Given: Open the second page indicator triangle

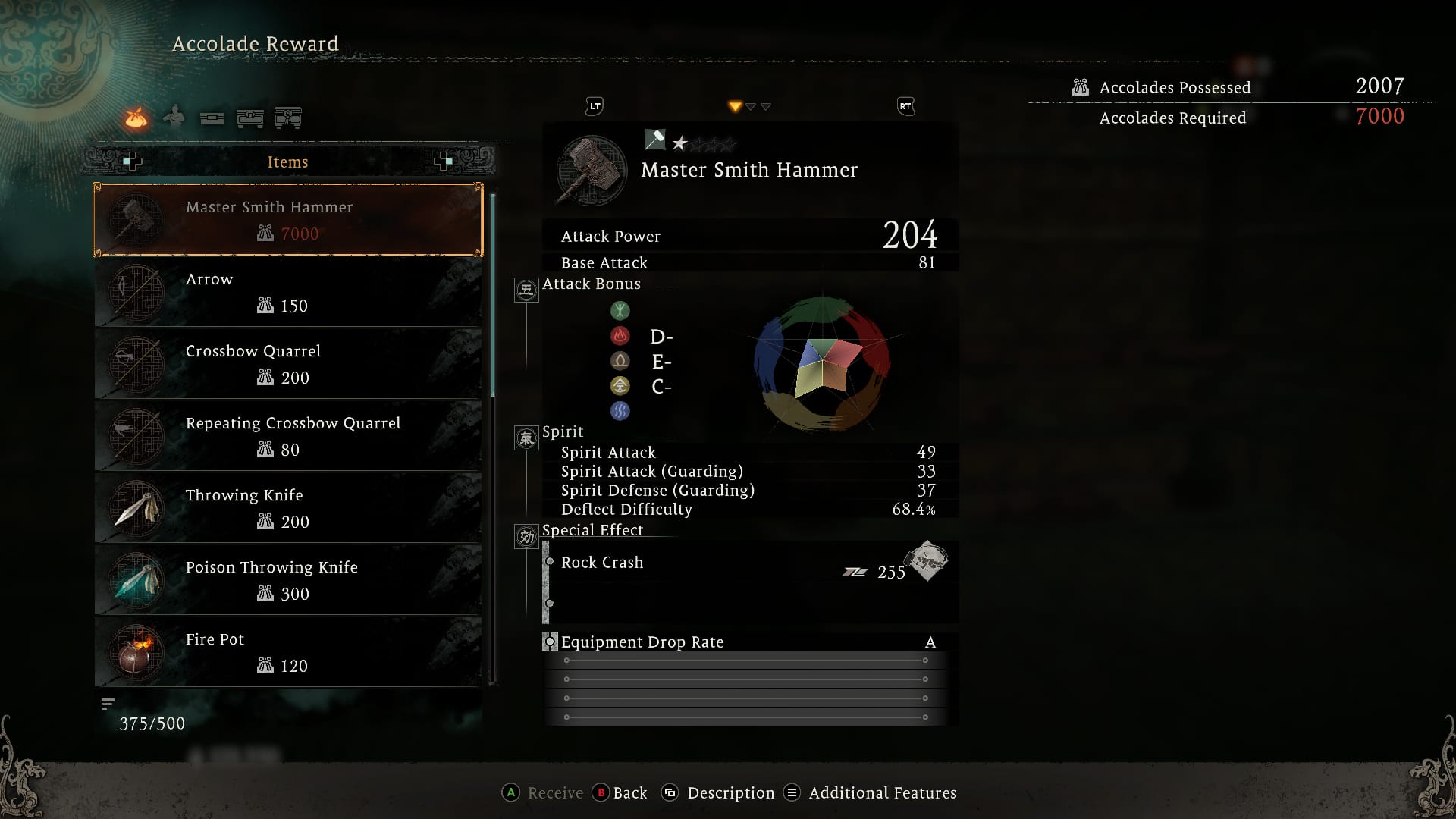Looking at the screenshot, I should click(x=750, y=107).
